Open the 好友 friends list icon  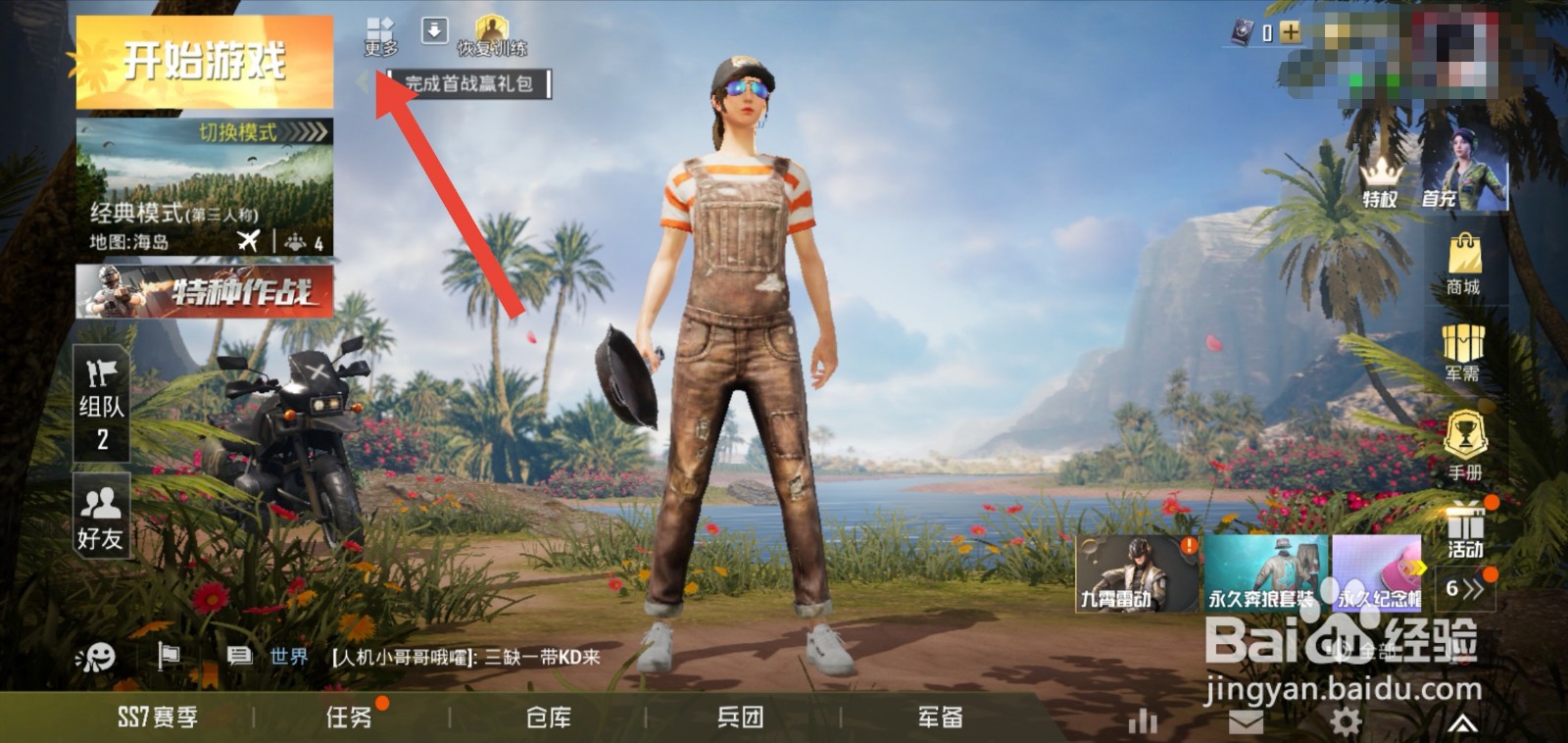pos(98,515)
